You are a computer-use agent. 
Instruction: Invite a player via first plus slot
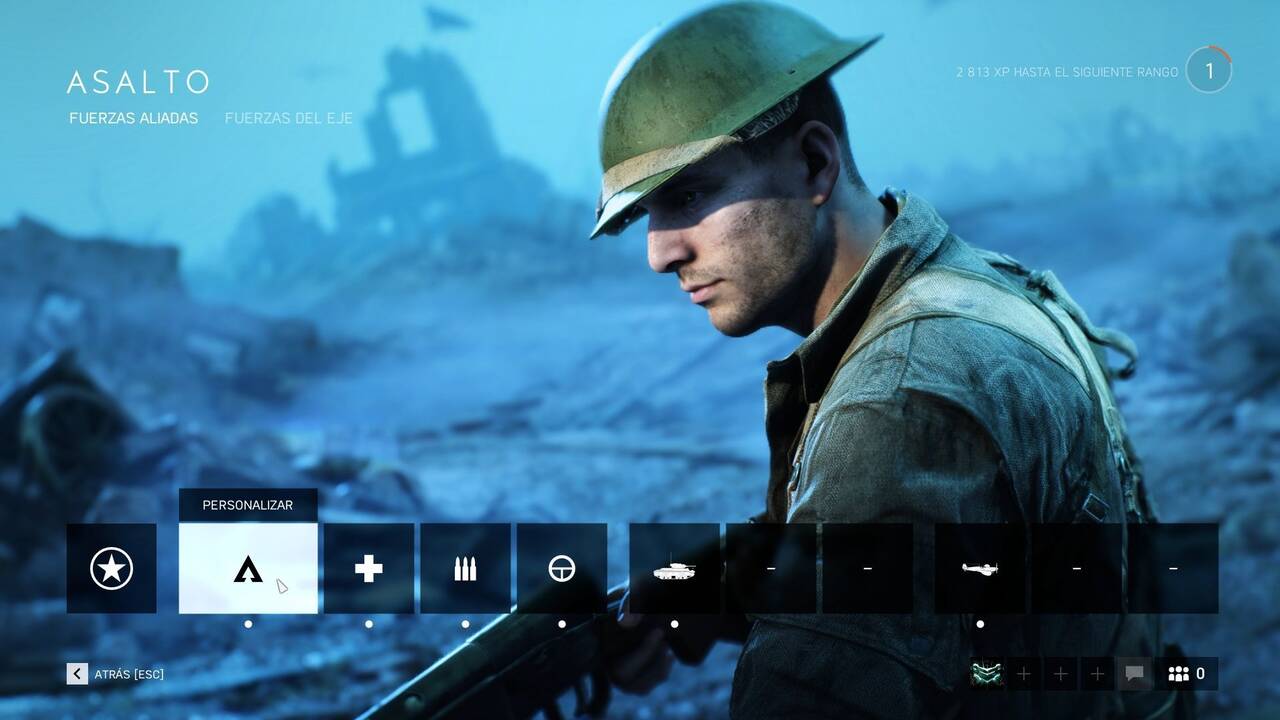coord(1023,673)
